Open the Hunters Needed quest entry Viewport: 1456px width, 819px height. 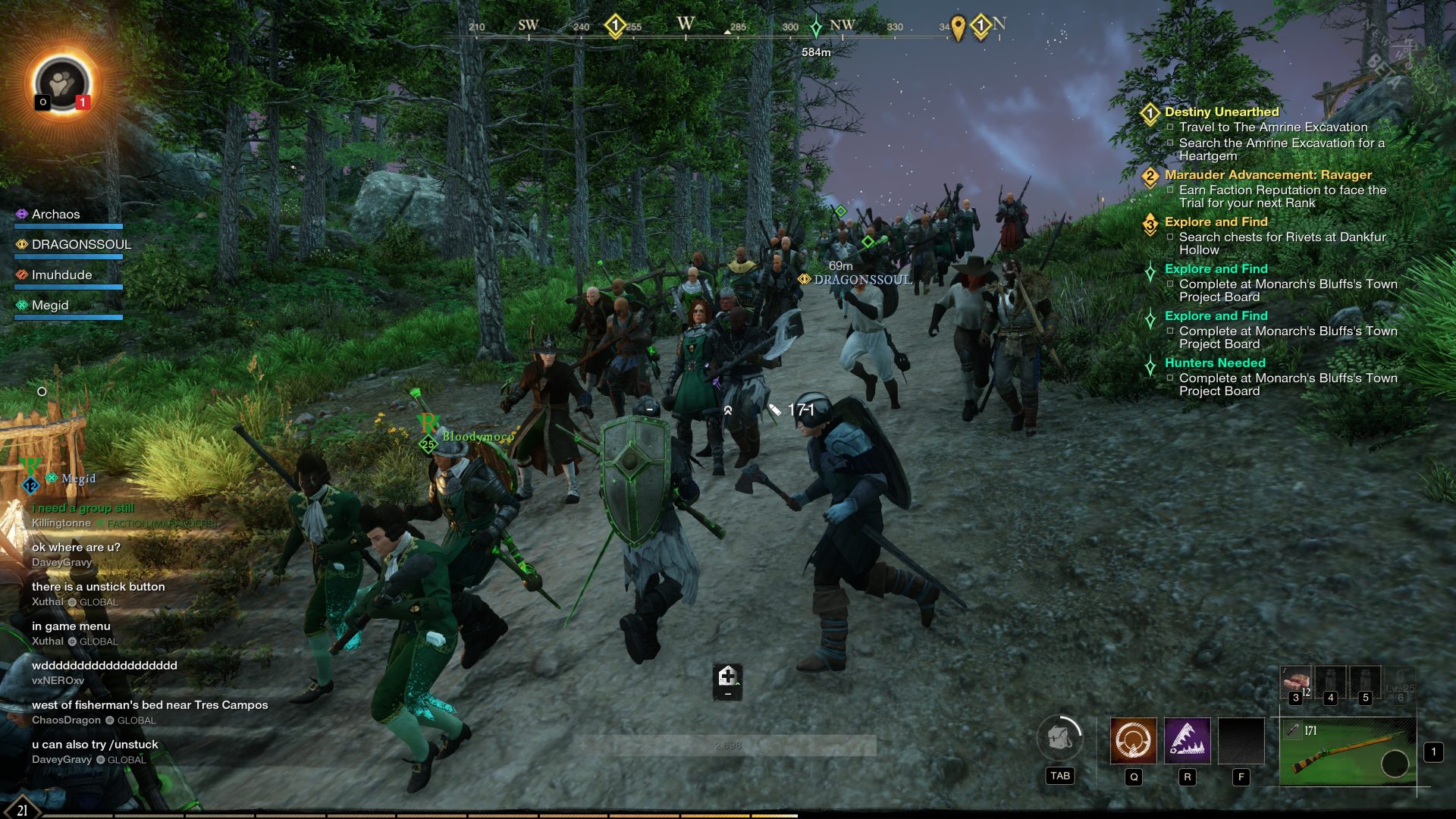click(x=1215, y=363)
